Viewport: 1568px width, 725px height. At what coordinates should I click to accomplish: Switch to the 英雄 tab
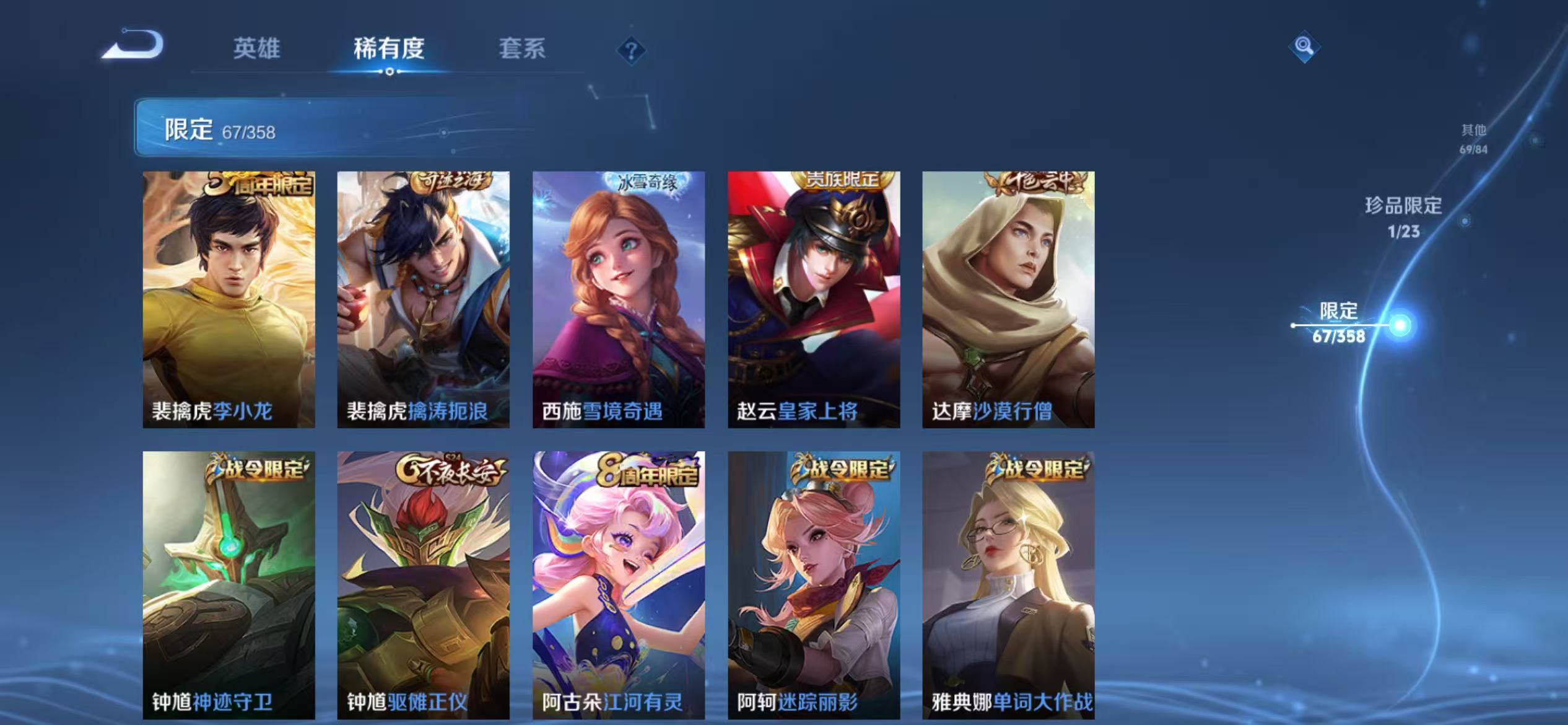pyautogui.click(x=257, y=50)
